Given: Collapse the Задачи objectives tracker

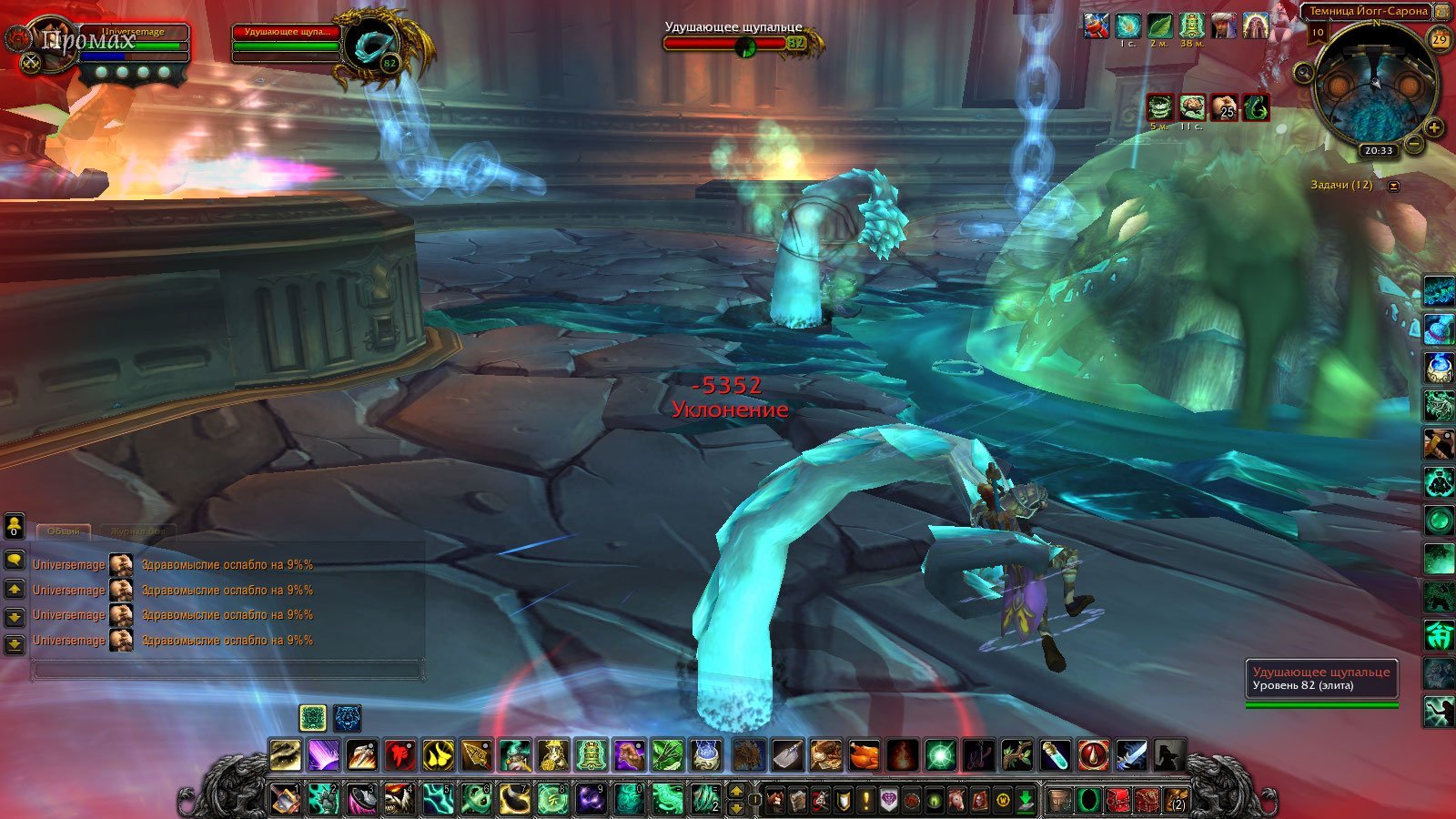Looking at the screenshot, I should click(1393, 186).
